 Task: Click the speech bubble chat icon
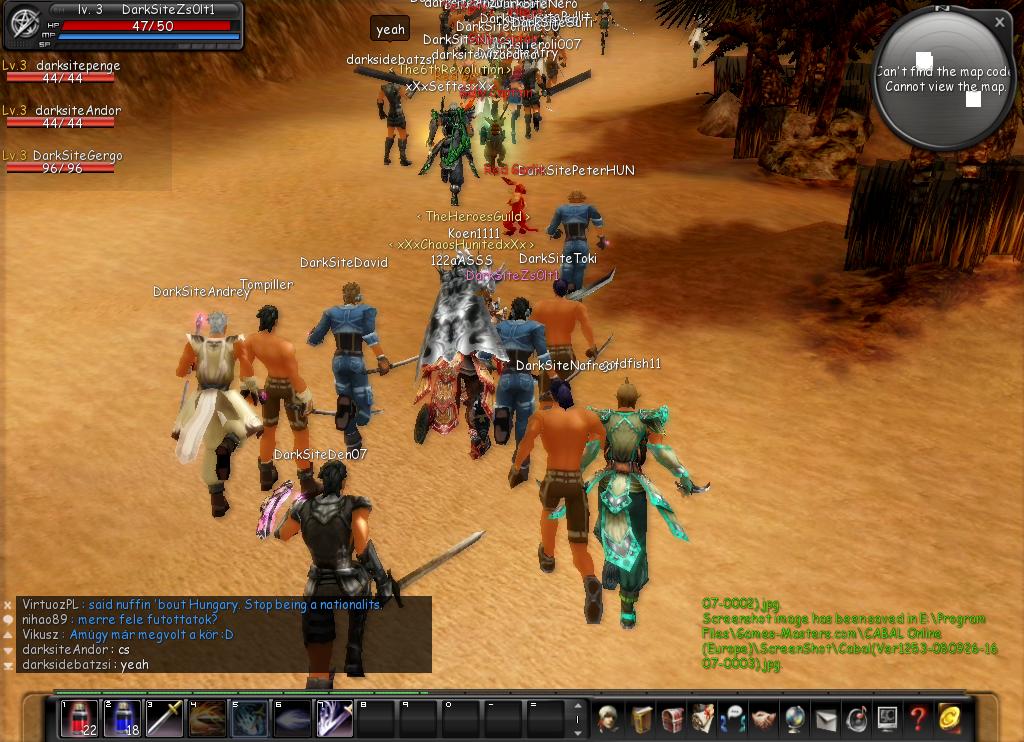tap(8, 620)
